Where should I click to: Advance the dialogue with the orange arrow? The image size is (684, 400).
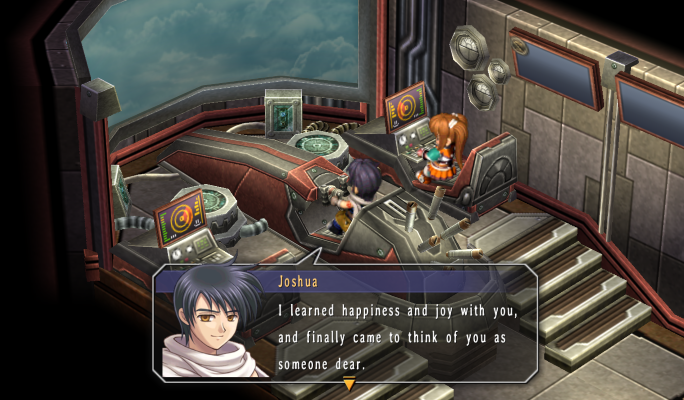[349, 384]
